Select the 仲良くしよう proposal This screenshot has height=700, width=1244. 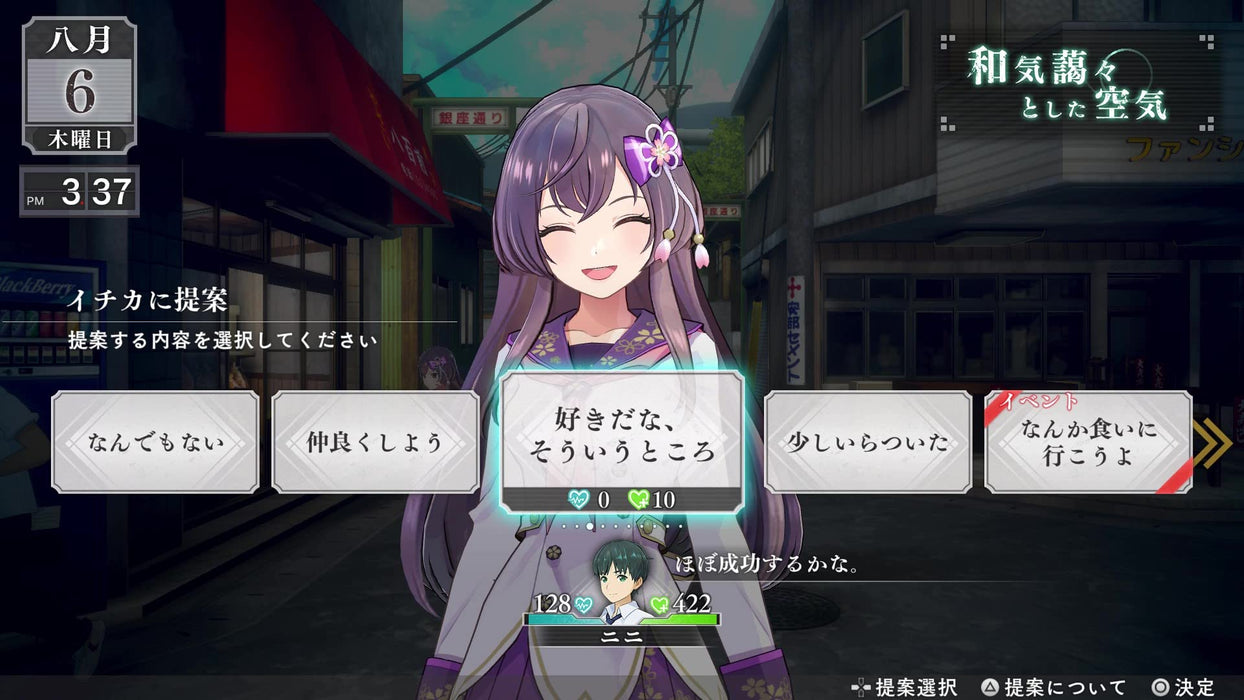[375, 441]
